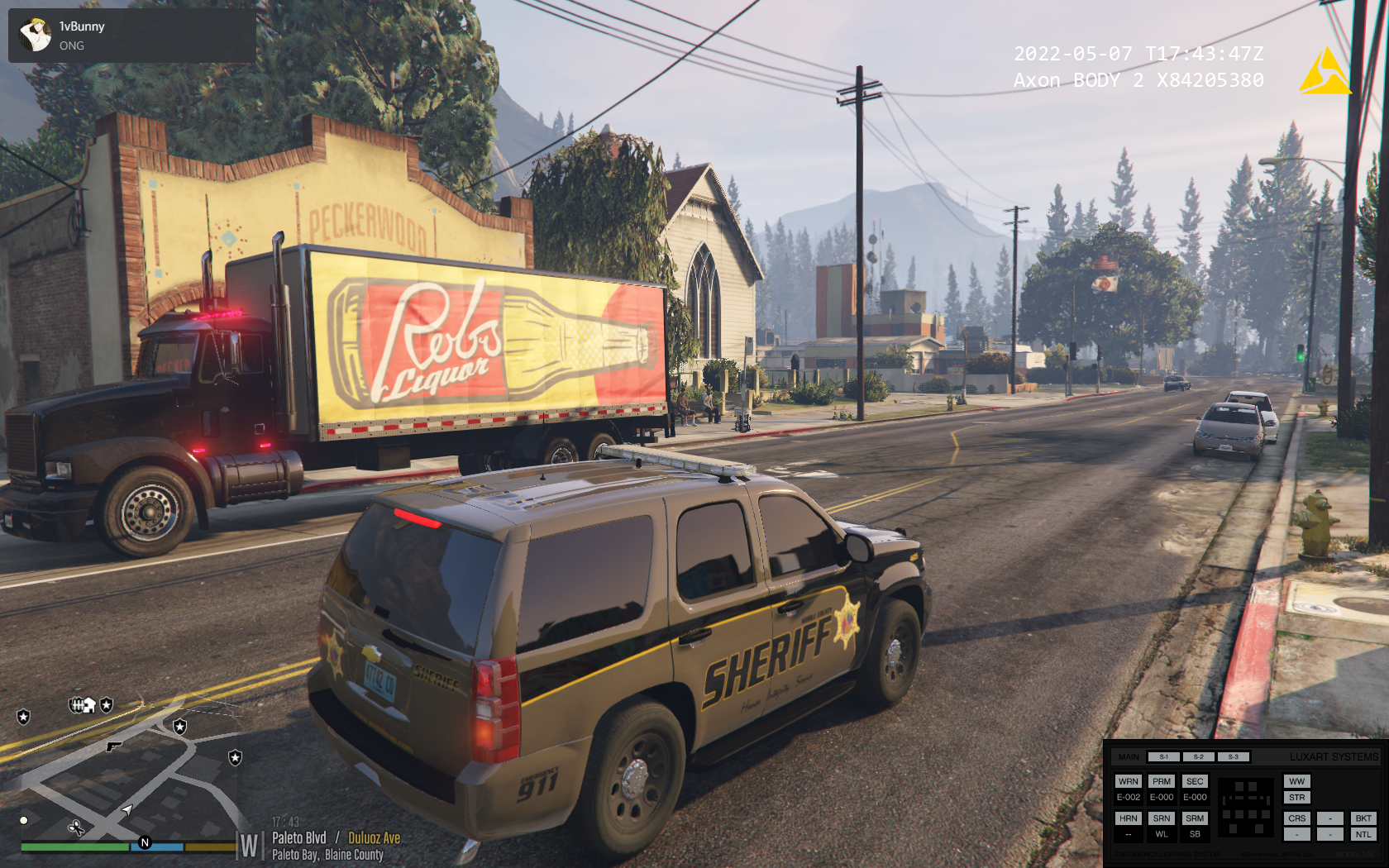Screen dimensions: 1389x868
Task: Toggle the WW wig-wag lights
Action: pyautogui.click(x=1296, y=781)
